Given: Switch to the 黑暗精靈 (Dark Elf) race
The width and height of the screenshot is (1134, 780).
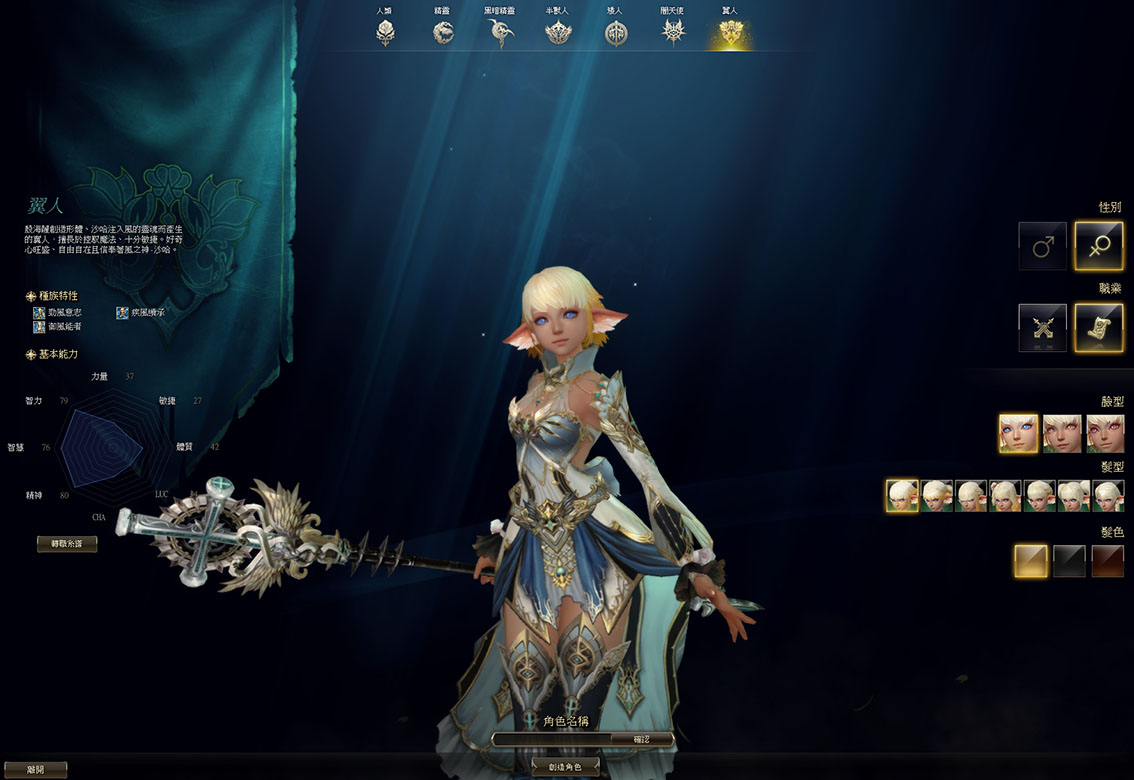Looking at the screenshot, I should click(x=500, y=33).
